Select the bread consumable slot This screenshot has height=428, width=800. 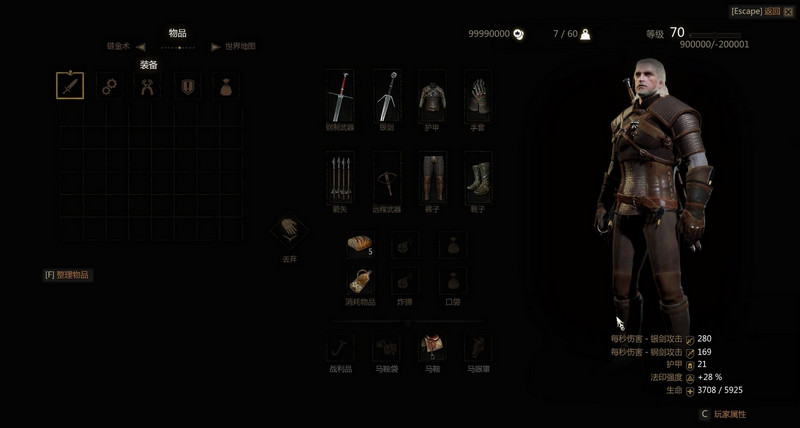[359, 244]
